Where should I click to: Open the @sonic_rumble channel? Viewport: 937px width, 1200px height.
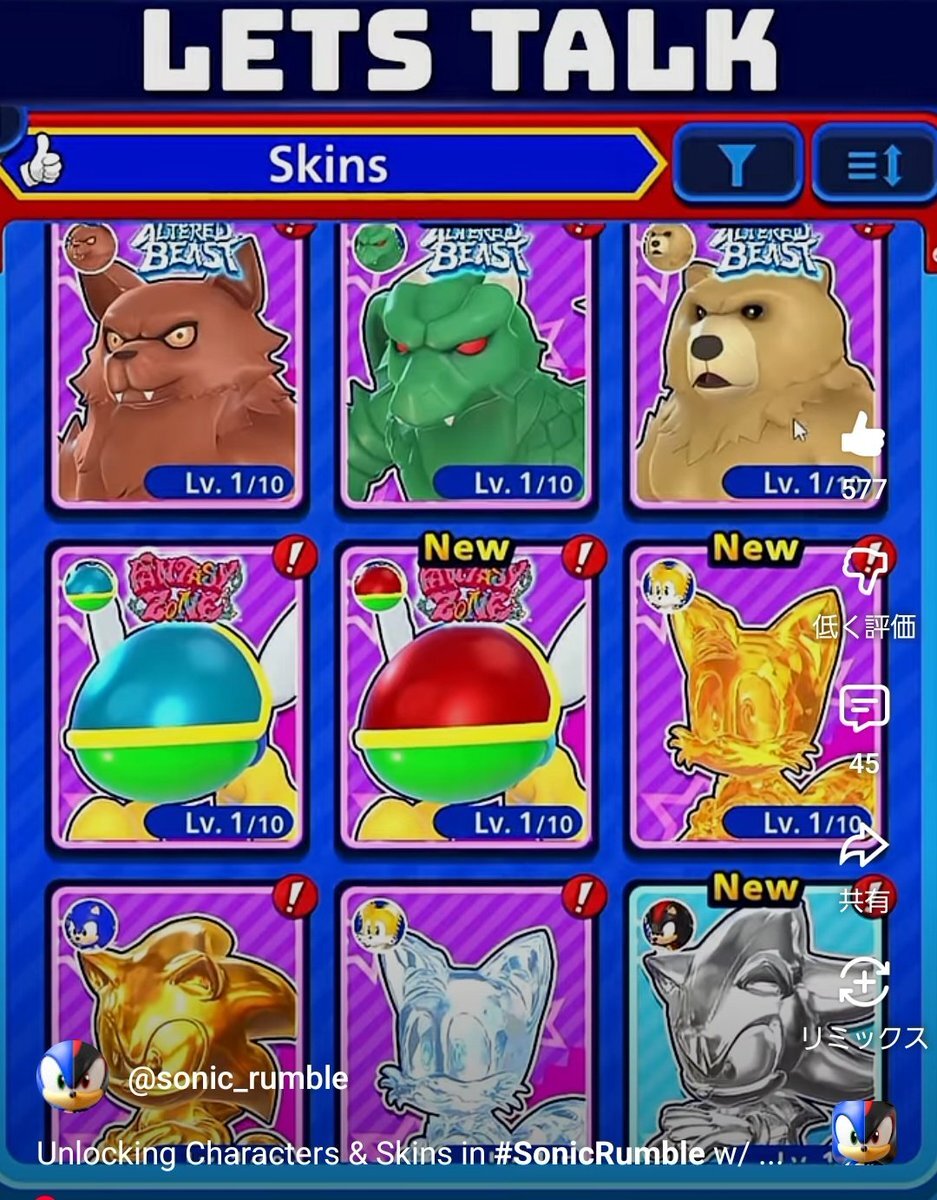coord(237,1080)
